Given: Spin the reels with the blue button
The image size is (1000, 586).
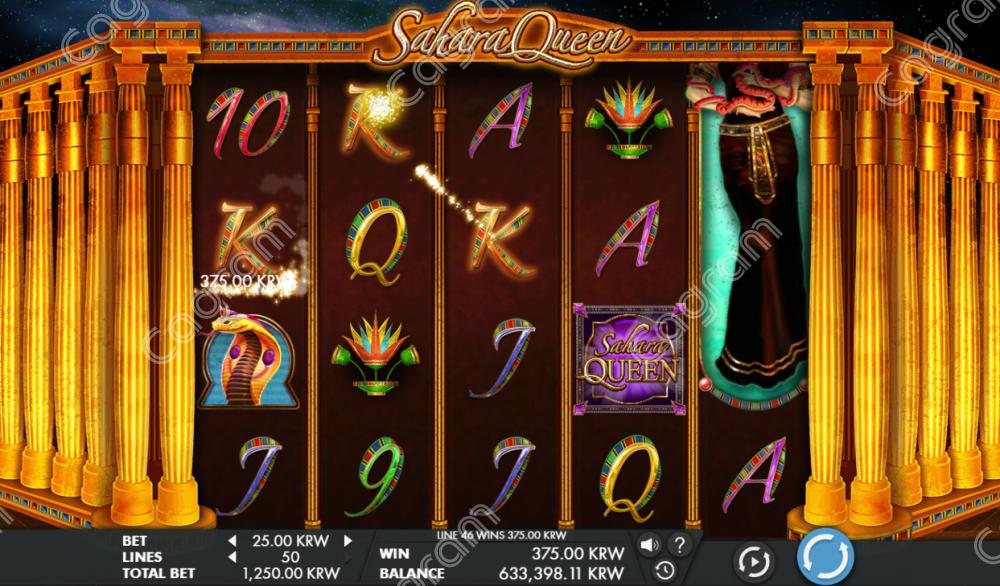Looking at the screenshot, I should (x=825, y=555).
